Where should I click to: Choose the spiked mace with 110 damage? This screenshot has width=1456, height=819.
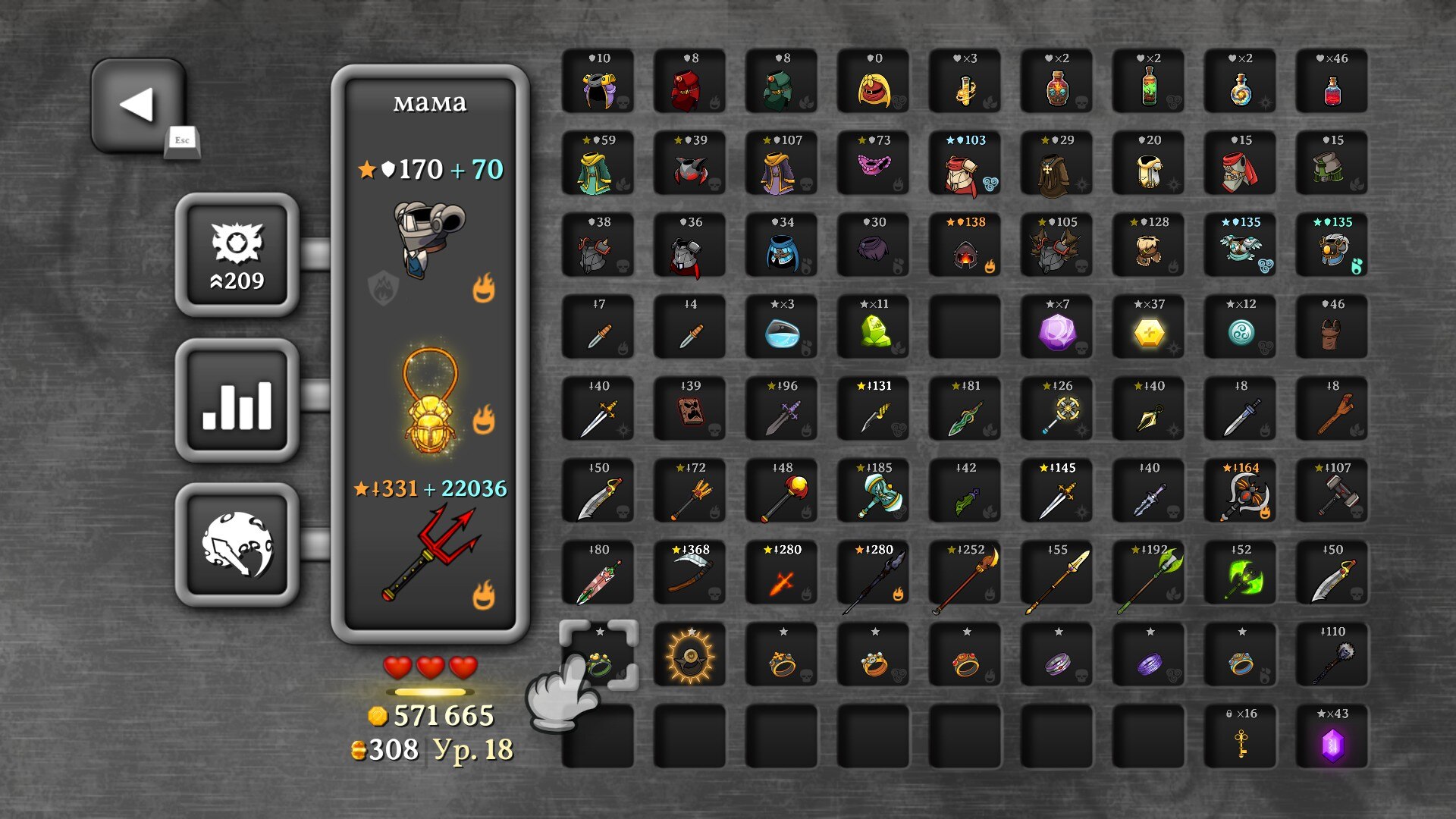pos(1332,655)
